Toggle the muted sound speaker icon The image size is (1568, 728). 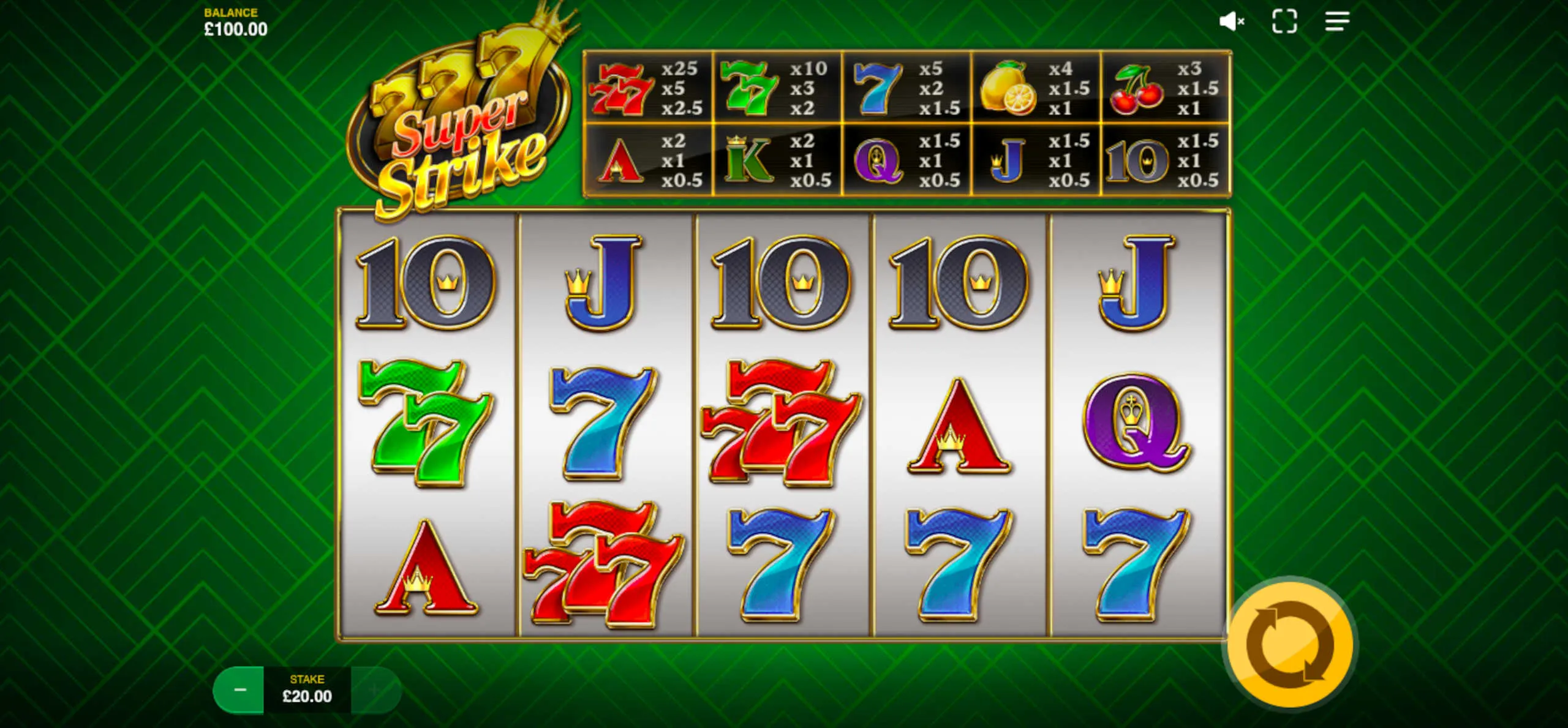pos(1231,21)
